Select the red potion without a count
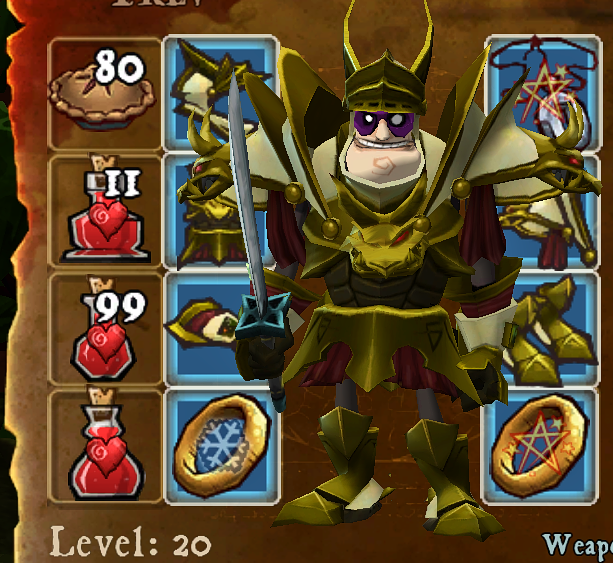This screenshot has height=563, width=613. (105, 446)
